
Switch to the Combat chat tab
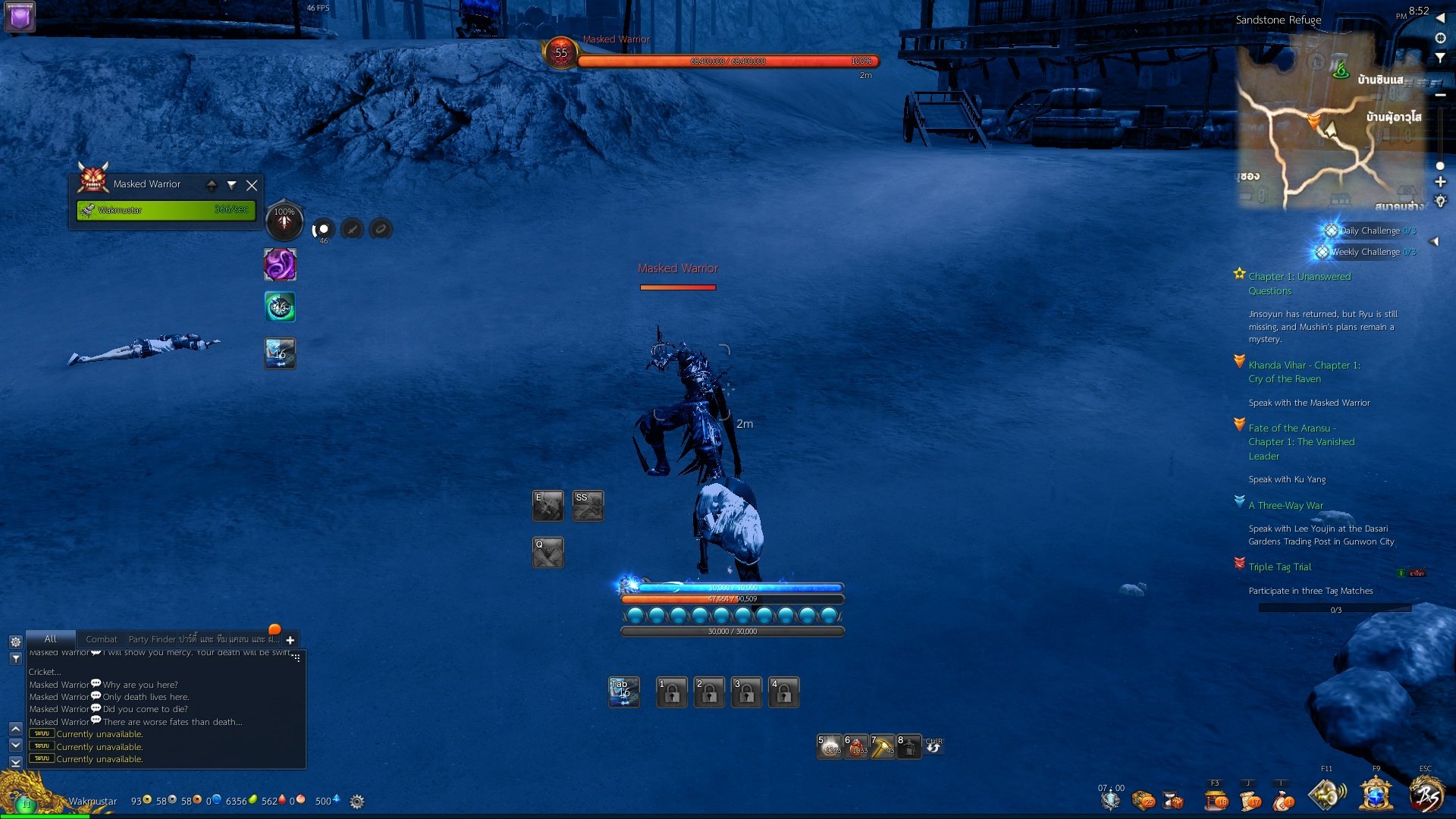click(x=101, y=639)
